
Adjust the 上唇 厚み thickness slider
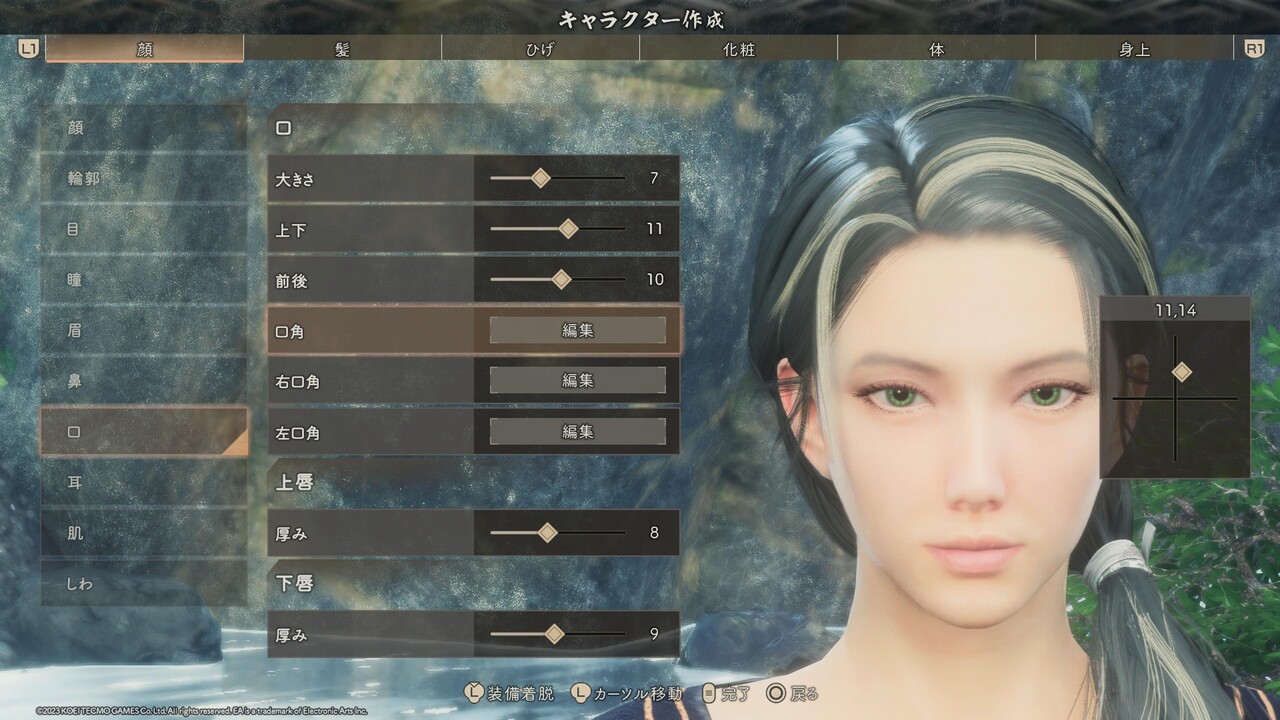click(547, 533)
